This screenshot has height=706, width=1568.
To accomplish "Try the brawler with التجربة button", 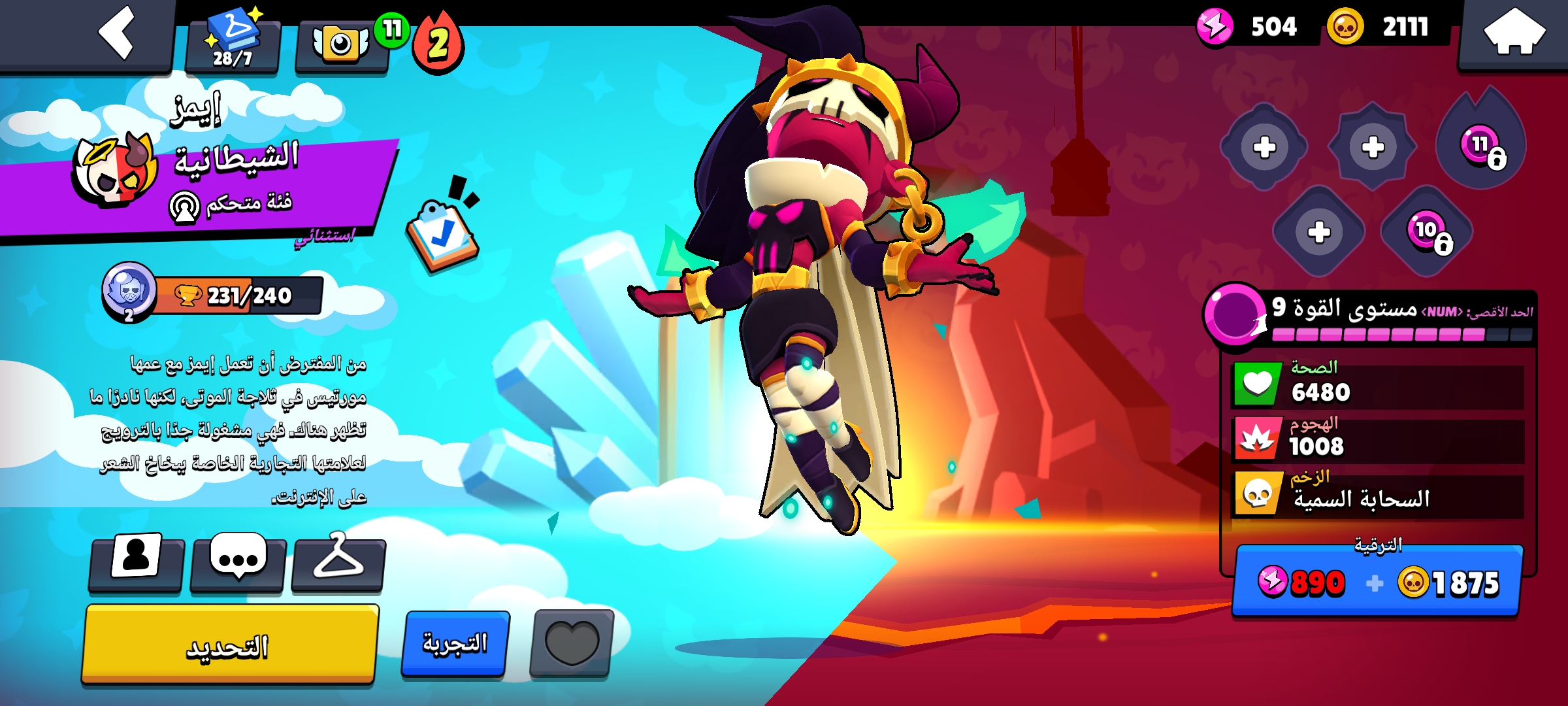I will (x=455, y=643).
